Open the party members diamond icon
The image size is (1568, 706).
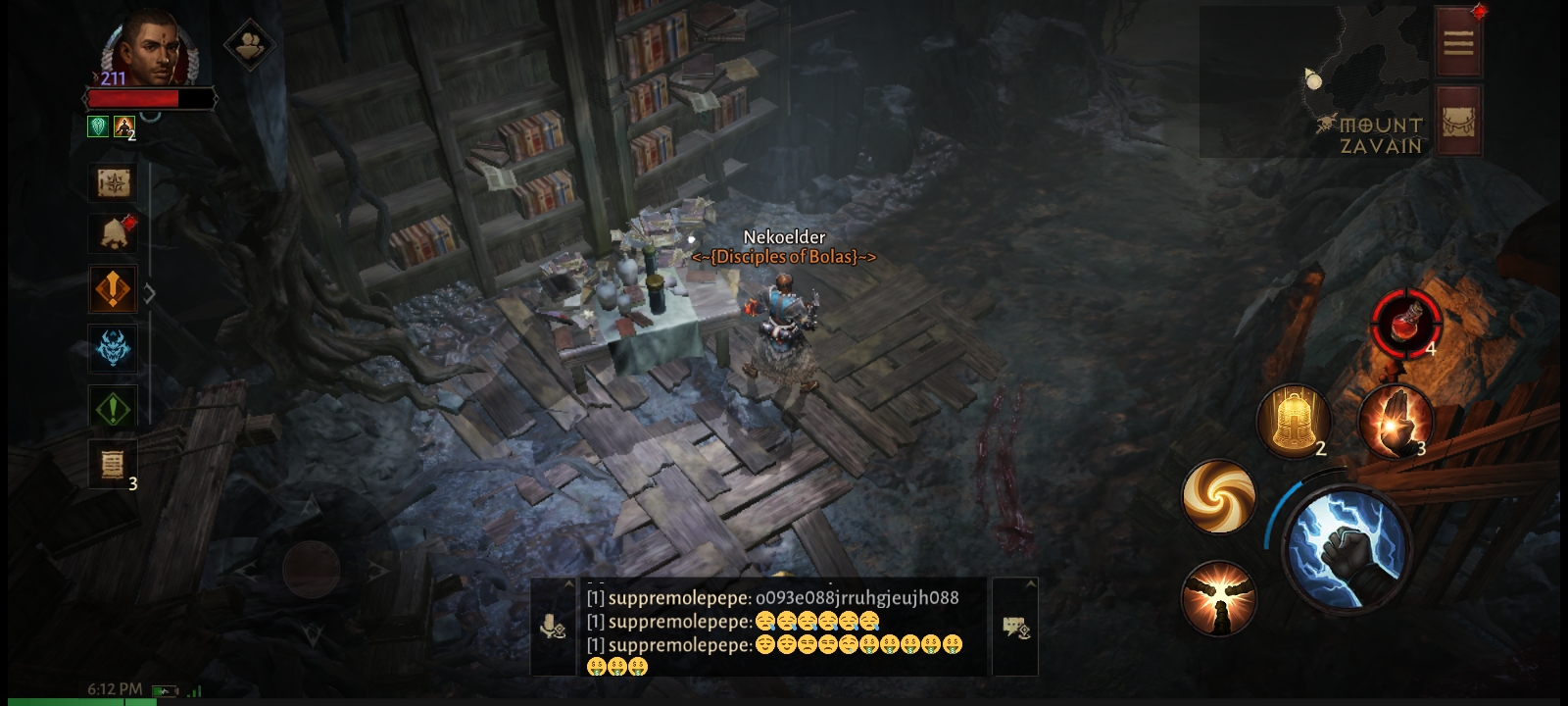pyautogui.click(x=251, y=44)
